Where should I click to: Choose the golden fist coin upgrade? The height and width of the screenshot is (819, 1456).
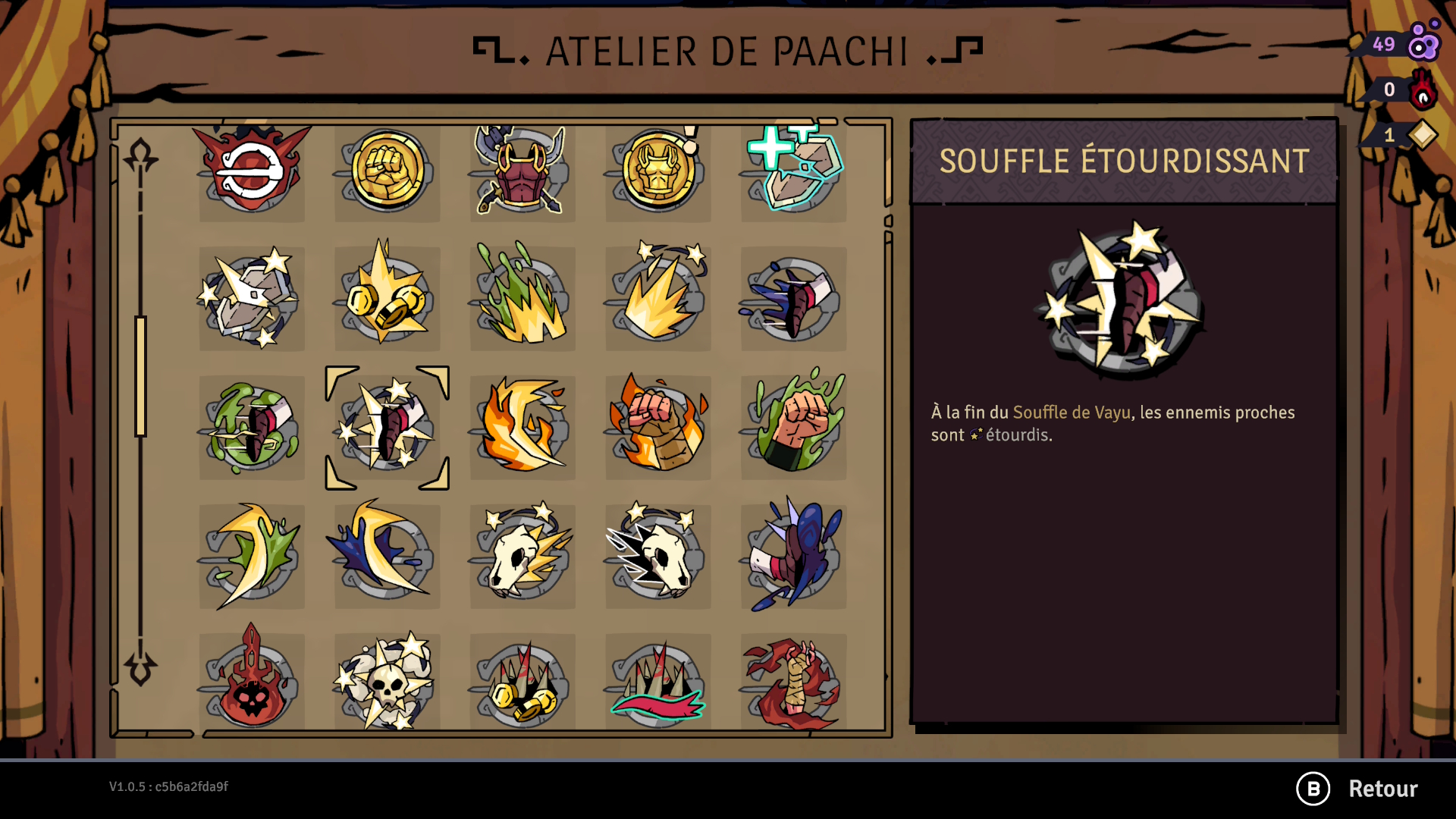coord(388,171)
